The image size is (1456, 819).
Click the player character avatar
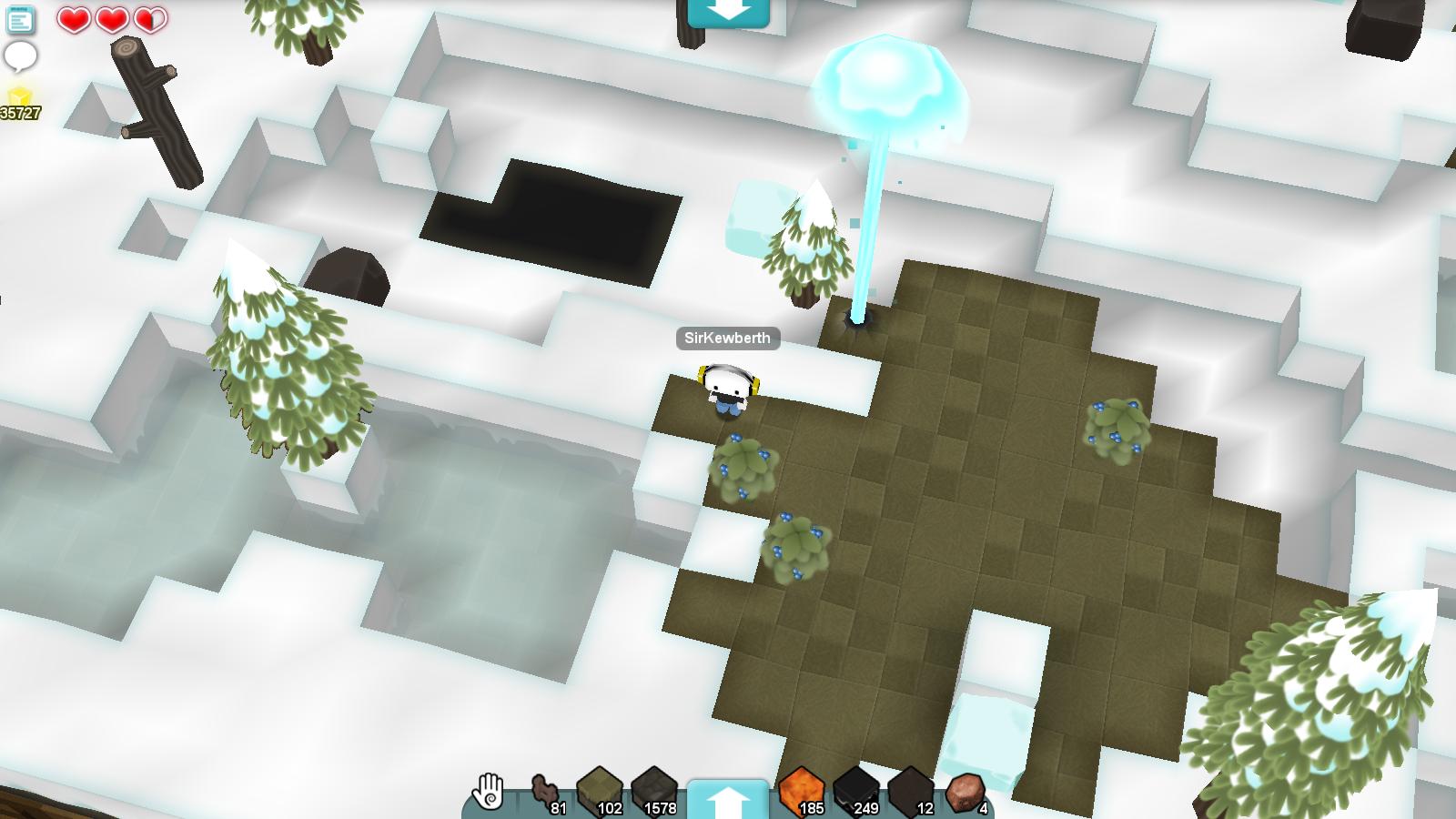[729, 387]
